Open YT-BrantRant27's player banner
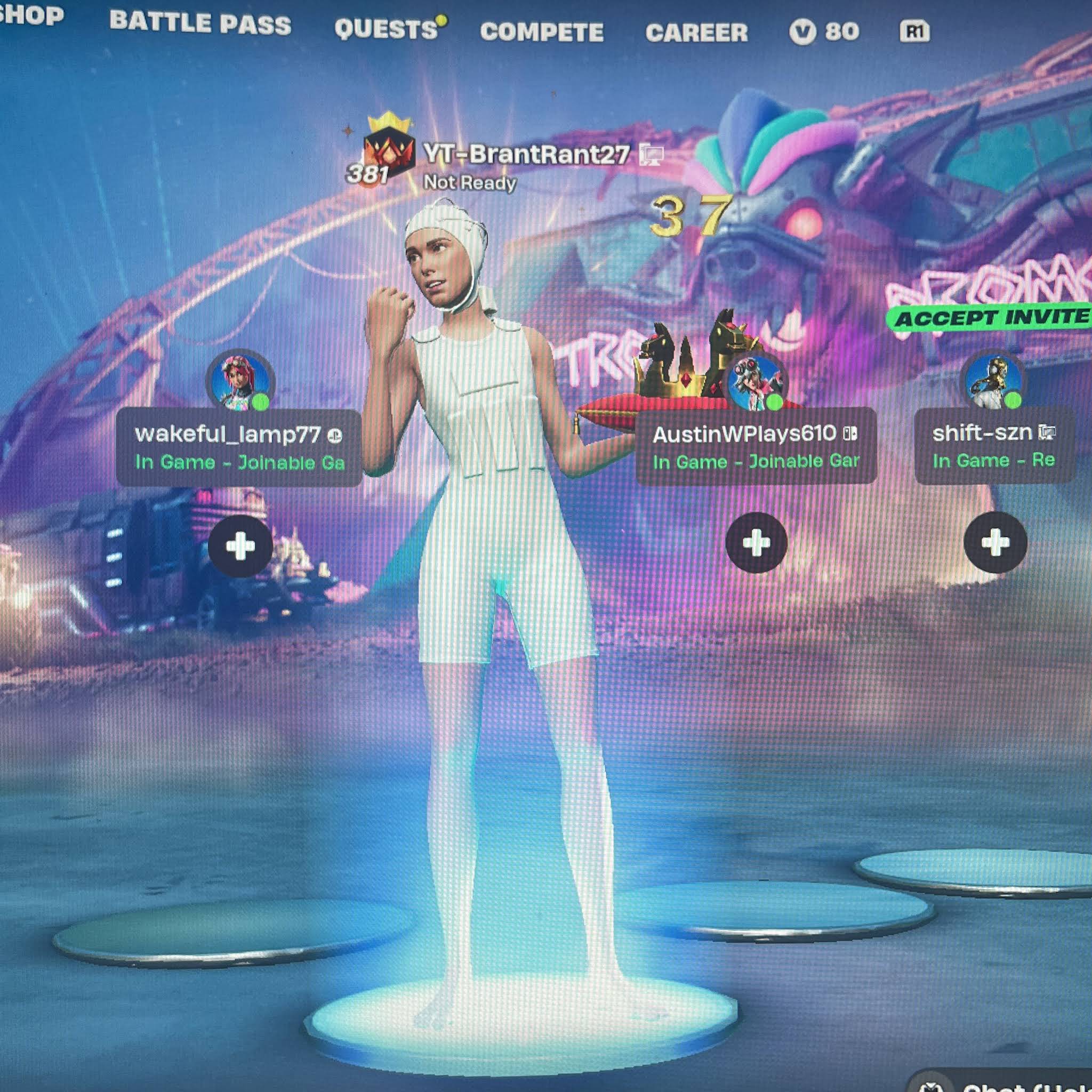Image resolution: width=1092 pixels, height=1092 pixels. [x=526, y=154]
